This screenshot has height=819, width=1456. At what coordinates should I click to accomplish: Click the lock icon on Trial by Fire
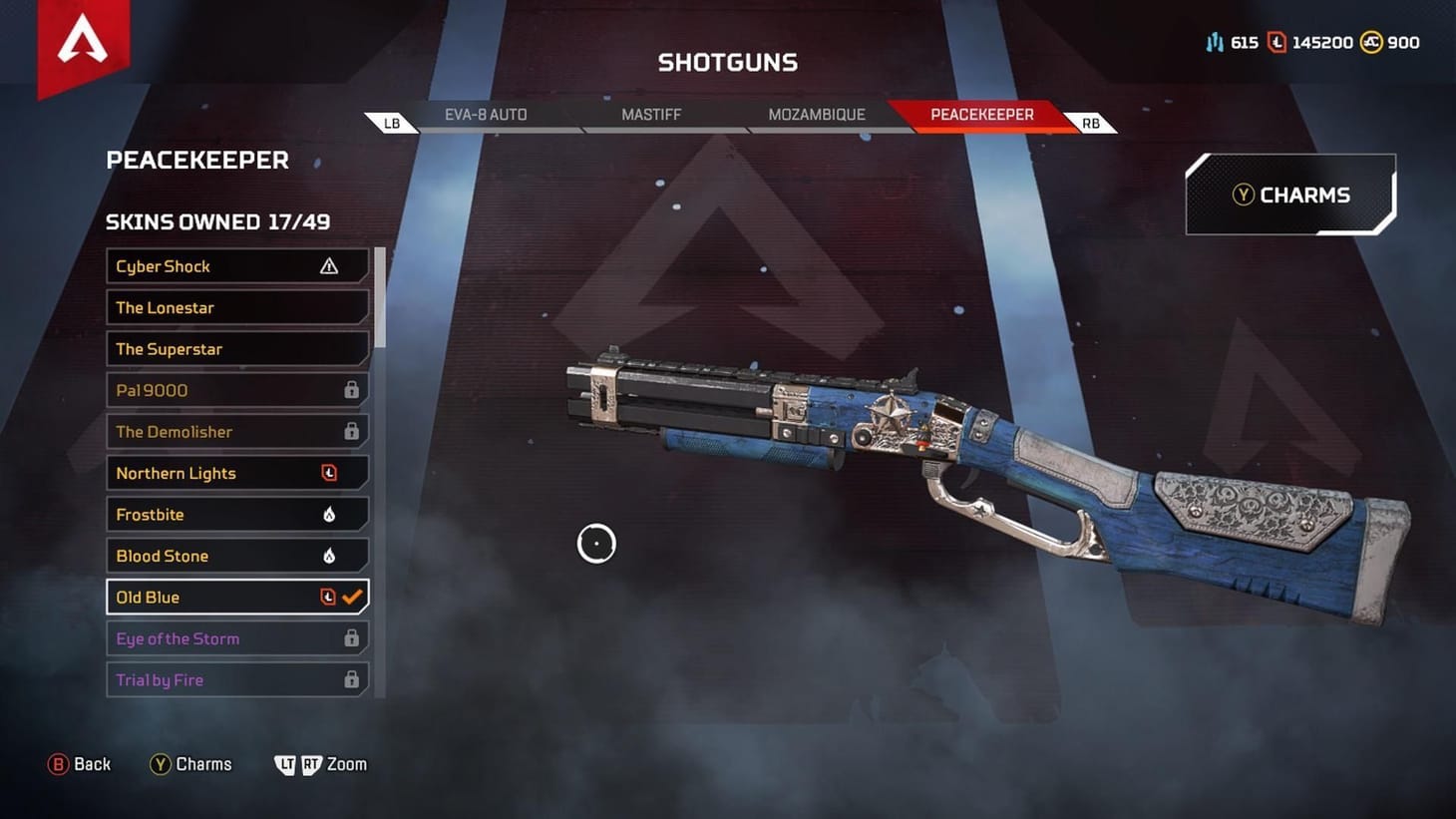(x=351, y=679)
